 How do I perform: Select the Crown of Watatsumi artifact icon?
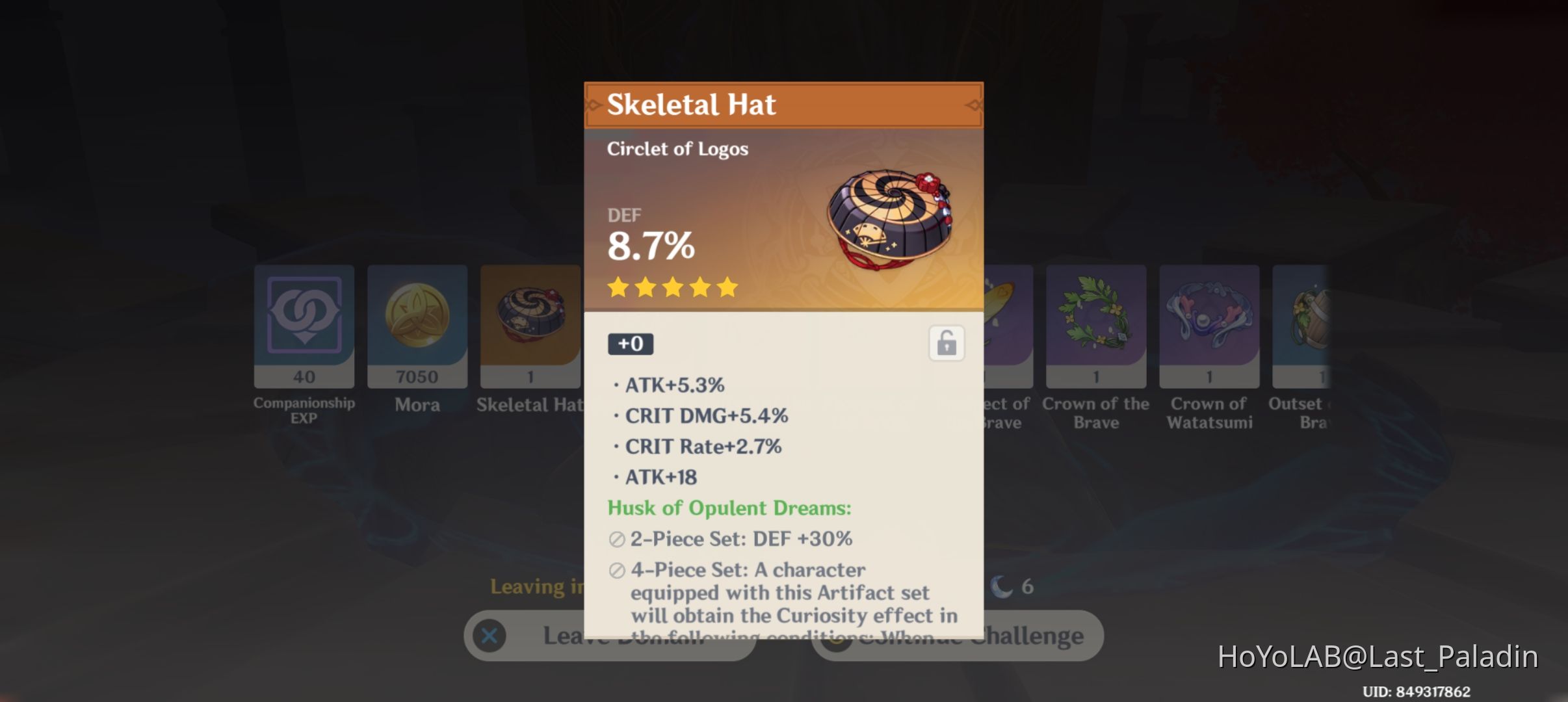1210,325
